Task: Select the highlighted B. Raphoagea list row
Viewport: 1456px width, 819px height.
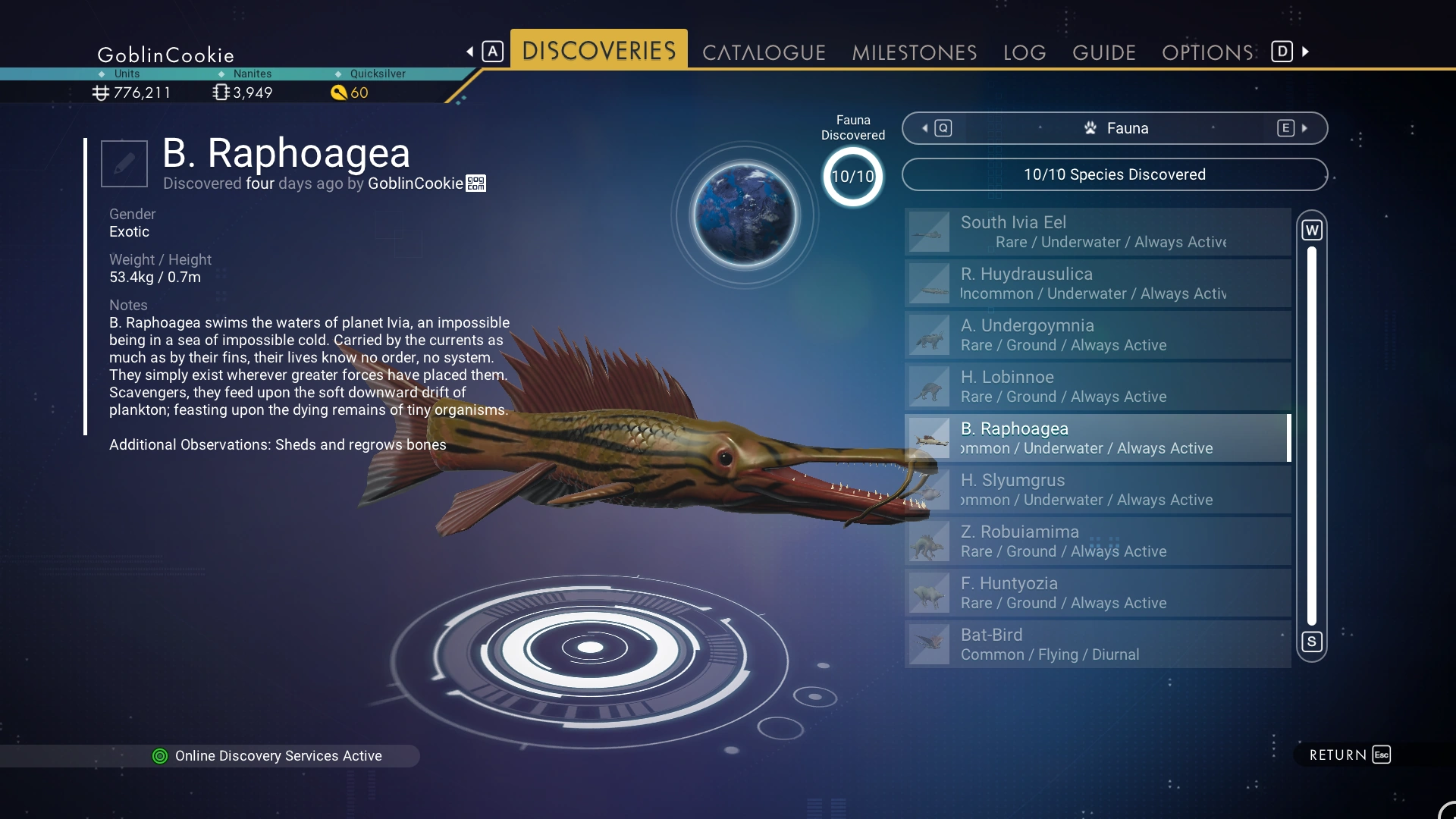Action: 1097,438
